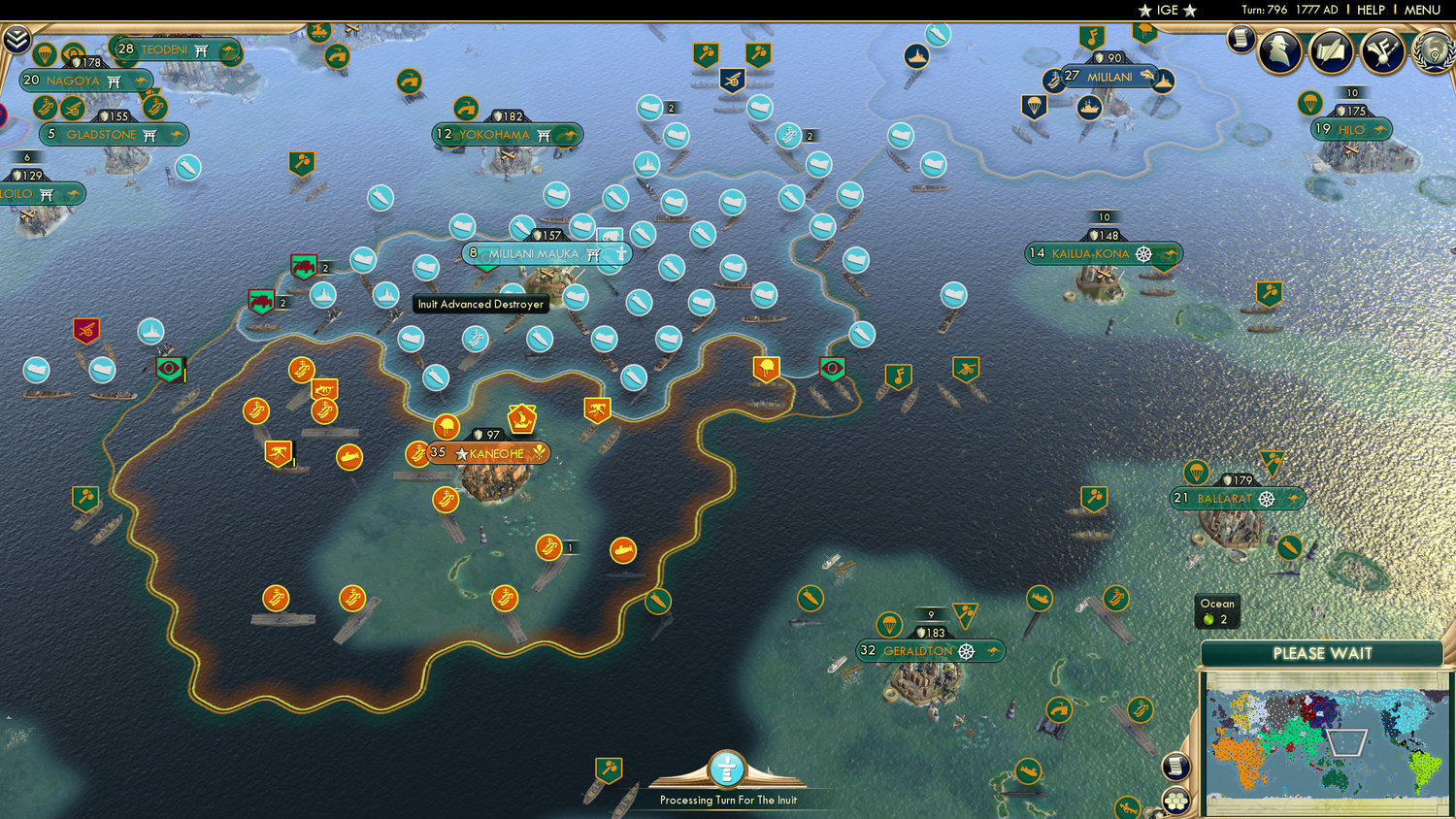Click the Ocean tile info panel

click(x=1217, y=610)
